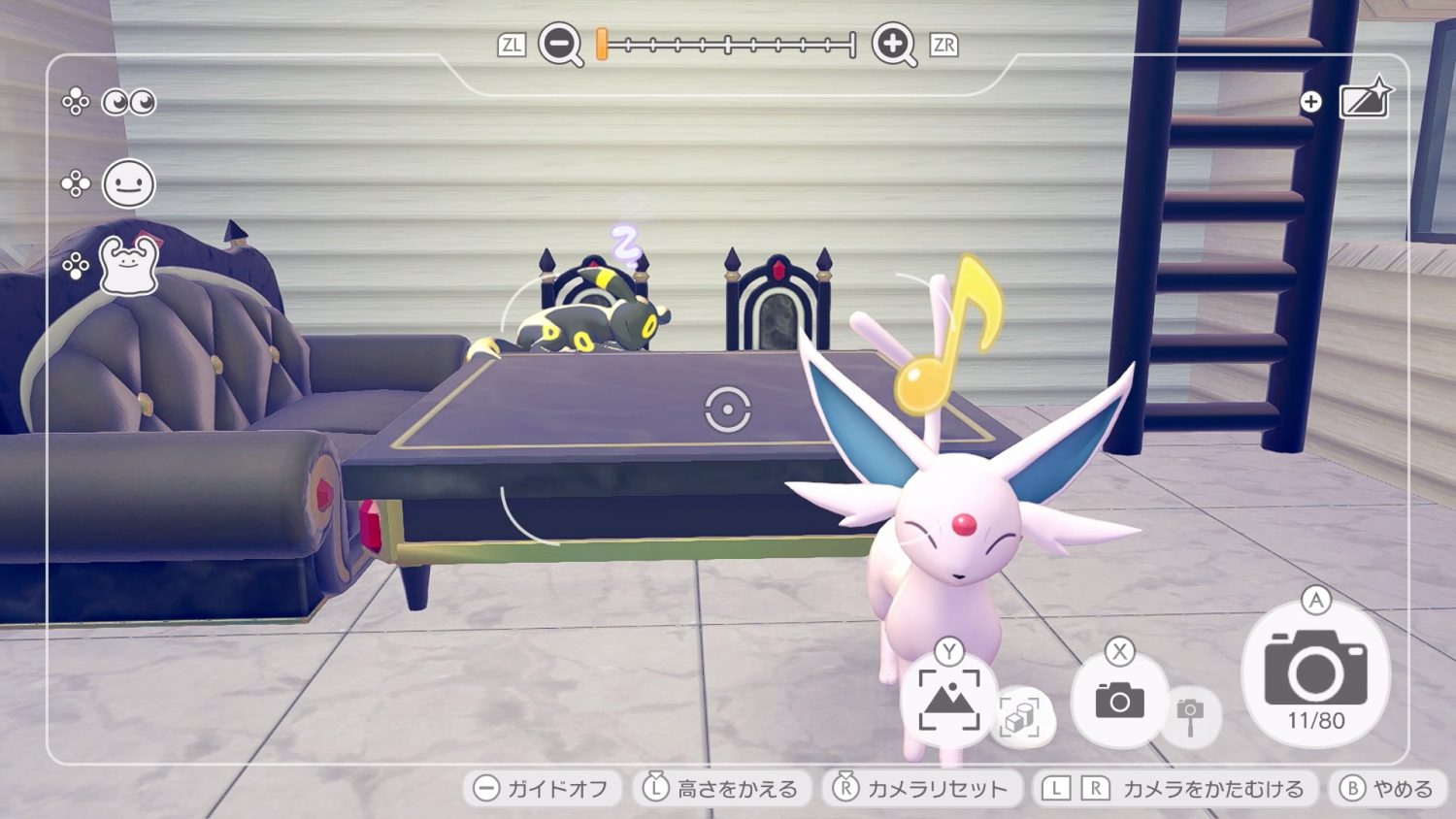Select the Ditto pose icon

coord(129,265)
